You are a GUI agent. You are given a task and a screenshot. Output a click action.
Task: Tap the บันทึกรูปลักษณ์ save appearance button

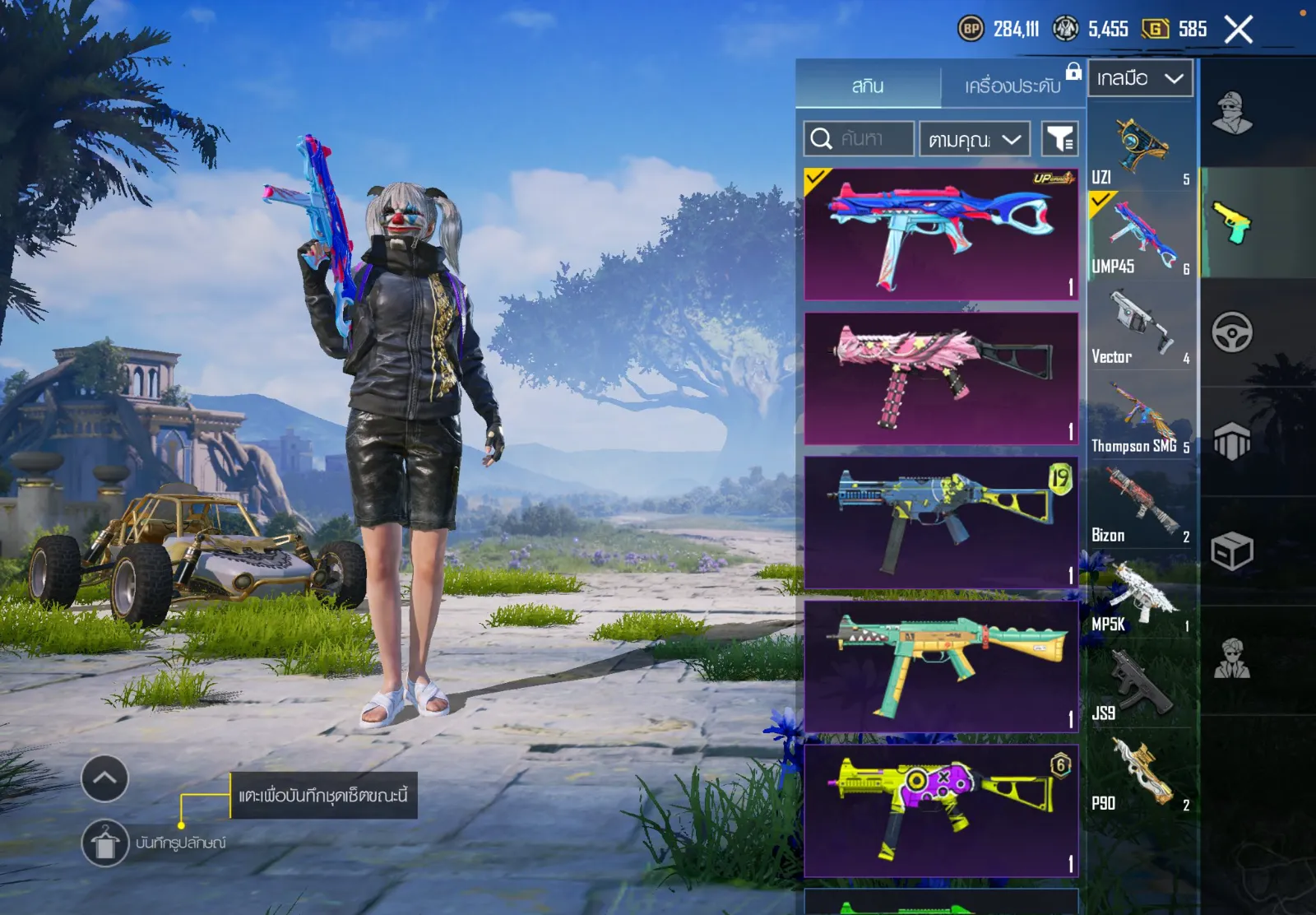coord(105,843)
